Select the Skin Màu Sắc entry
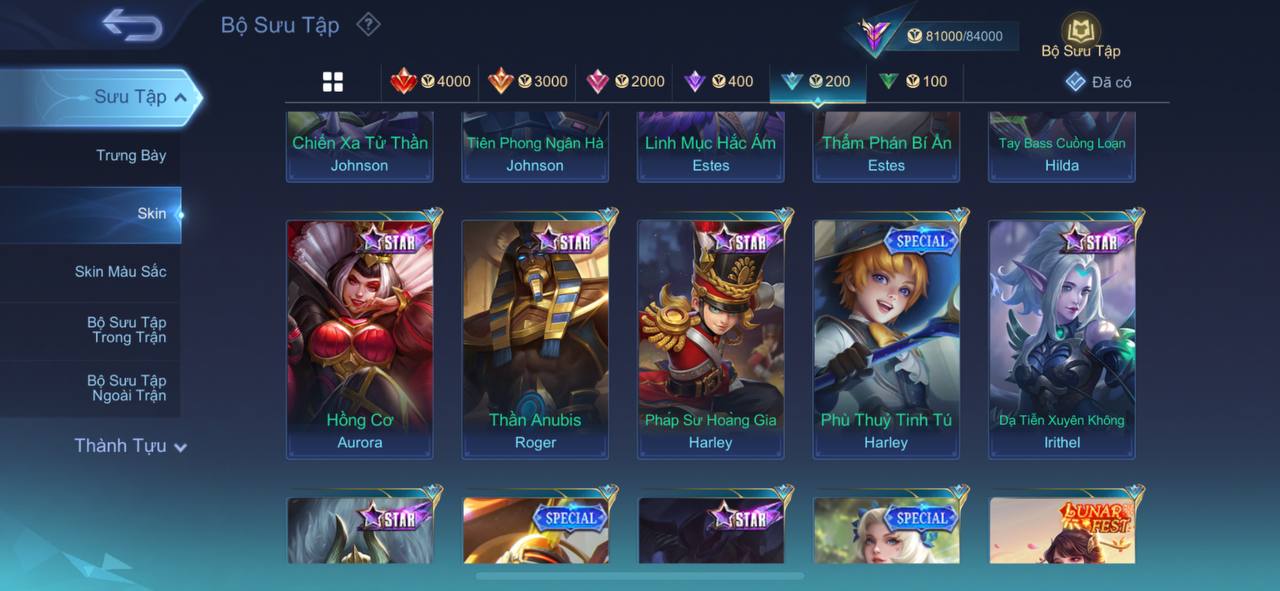 [120, 272]
